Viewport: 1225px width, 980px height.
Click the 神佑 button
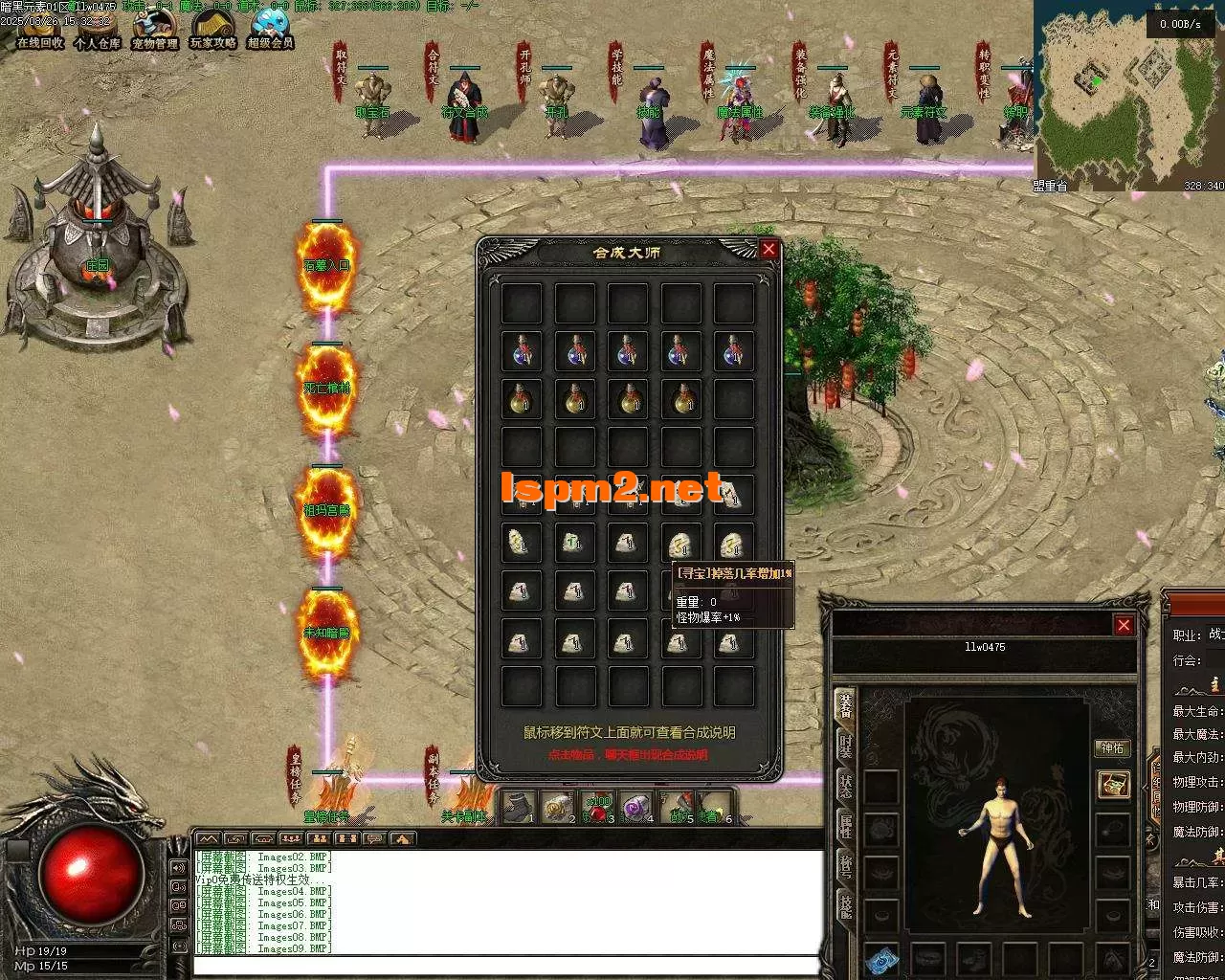tap(1112, 748)
